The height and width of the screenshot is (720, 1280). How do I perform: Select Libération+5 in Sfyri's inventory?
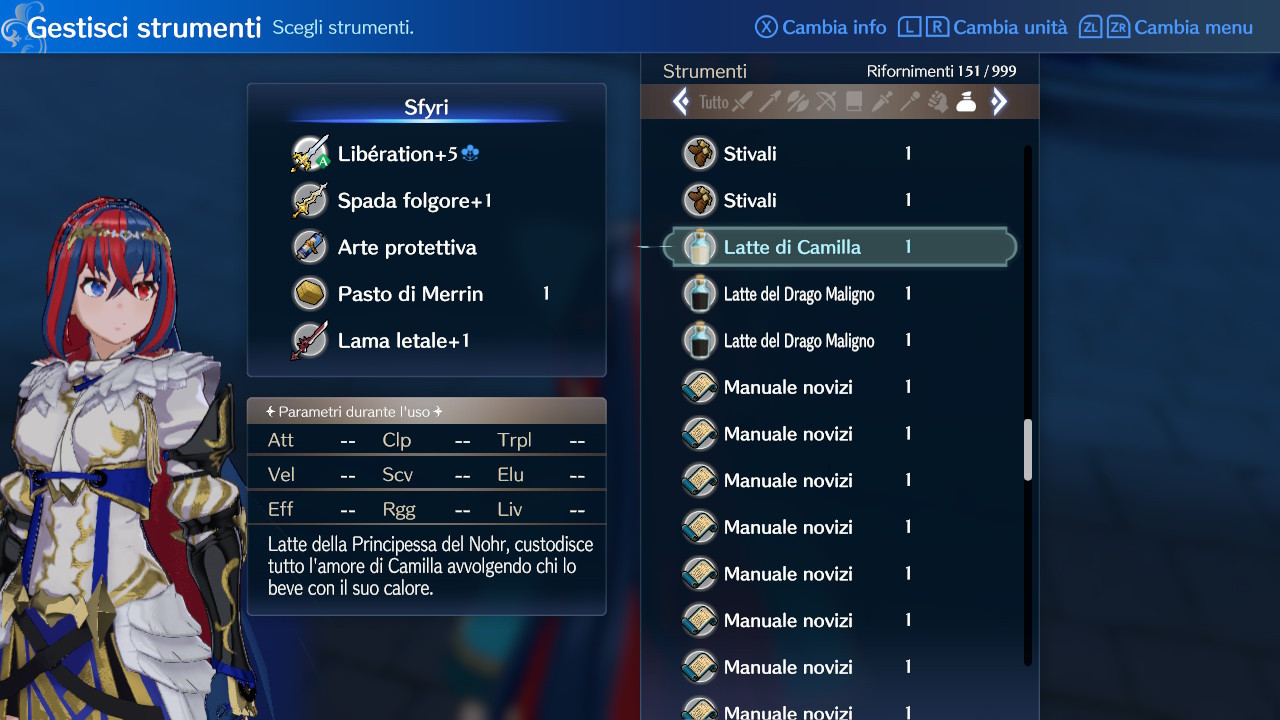tap(397, 154)
